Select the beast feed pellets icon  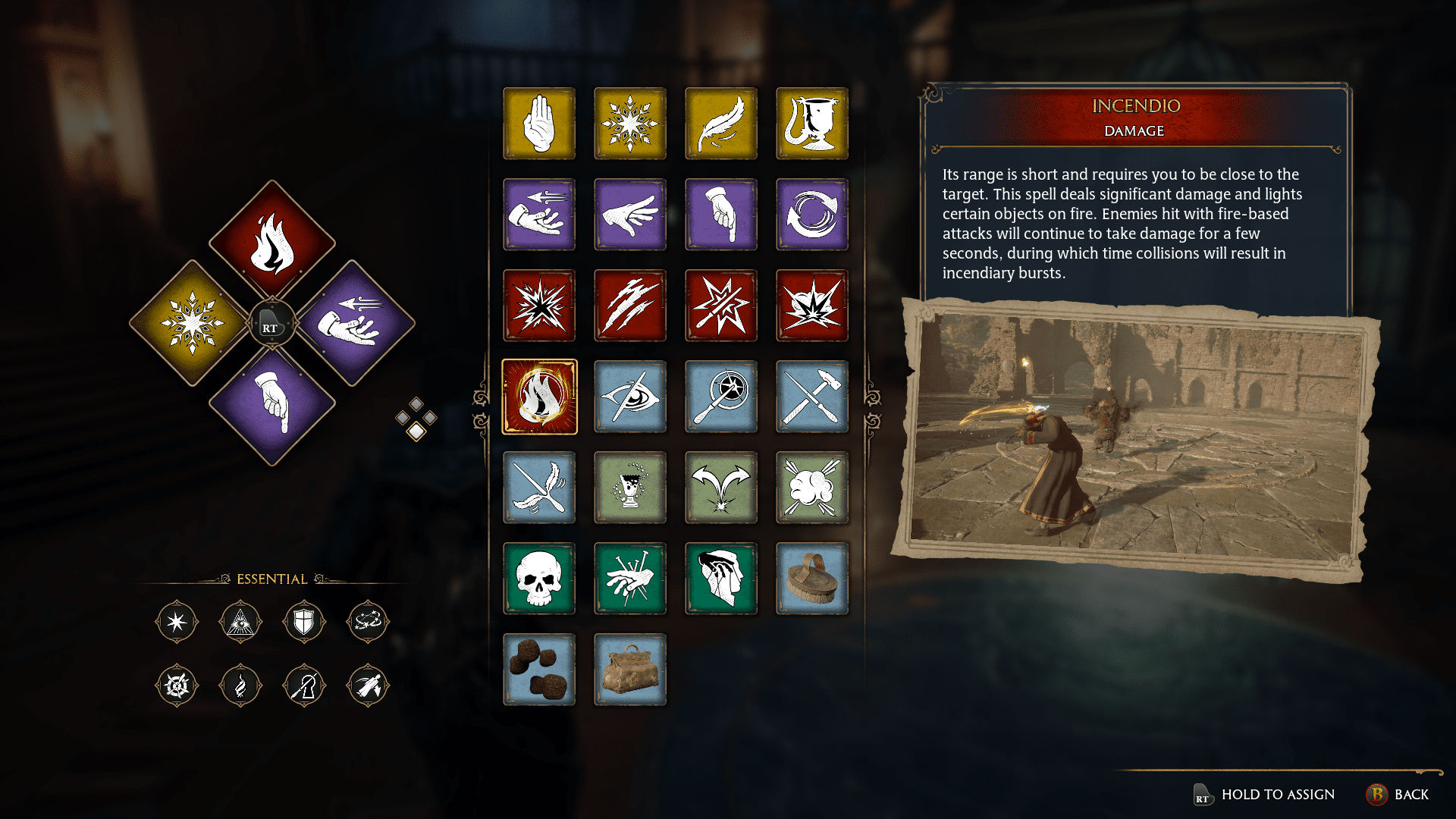[539, 670]
